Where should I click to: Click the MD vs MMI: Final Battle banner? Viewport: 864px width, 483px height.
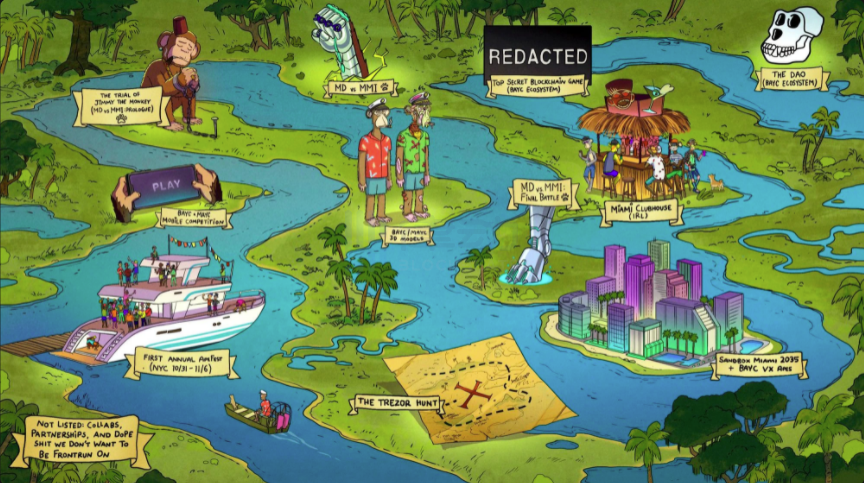[542, 192]
